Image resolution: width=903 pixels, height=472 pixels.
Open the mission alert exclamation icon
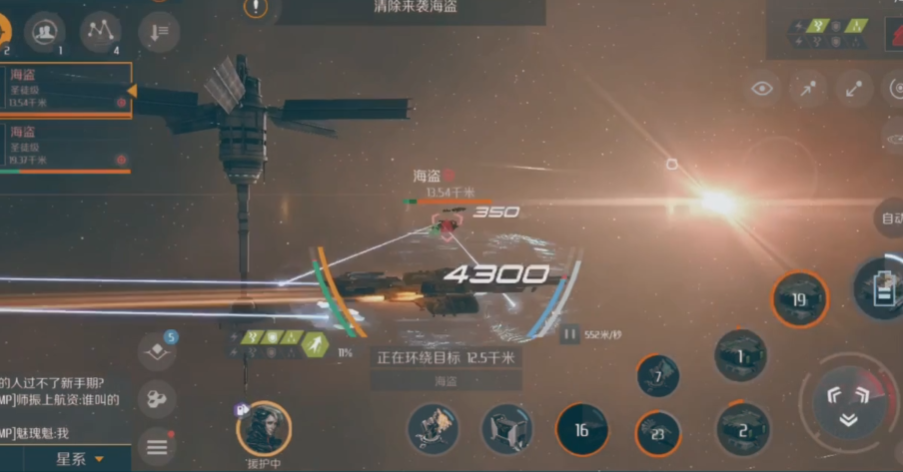coord(256,8)
